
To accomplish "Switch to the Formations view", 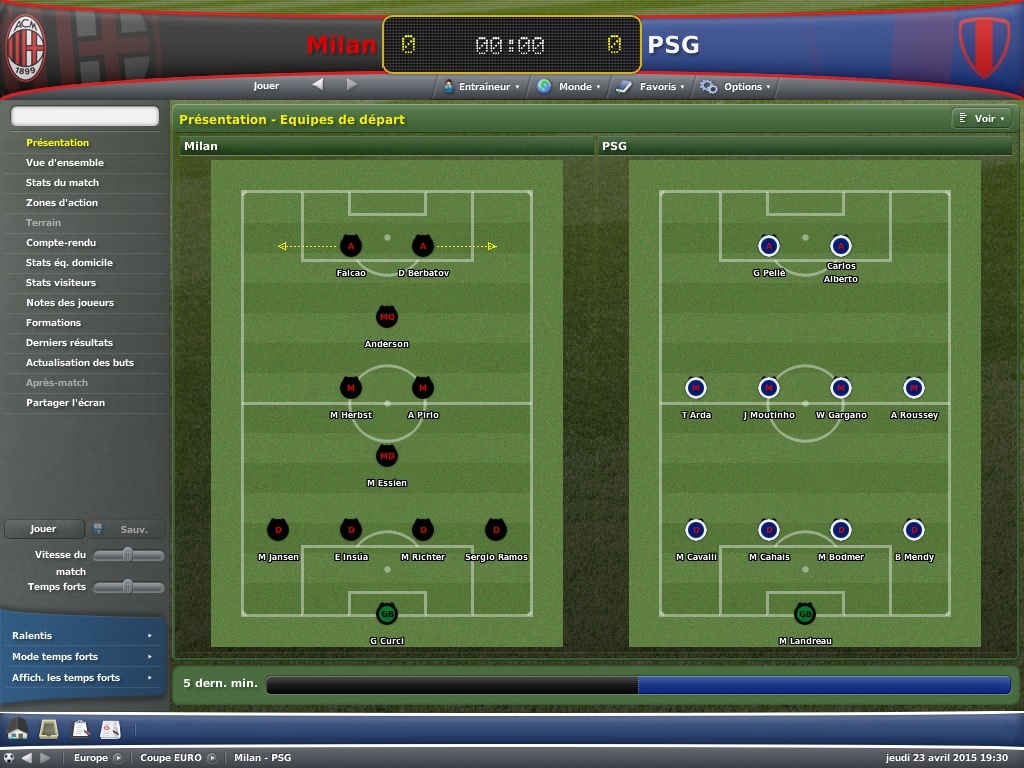I will tap(54, 323).
